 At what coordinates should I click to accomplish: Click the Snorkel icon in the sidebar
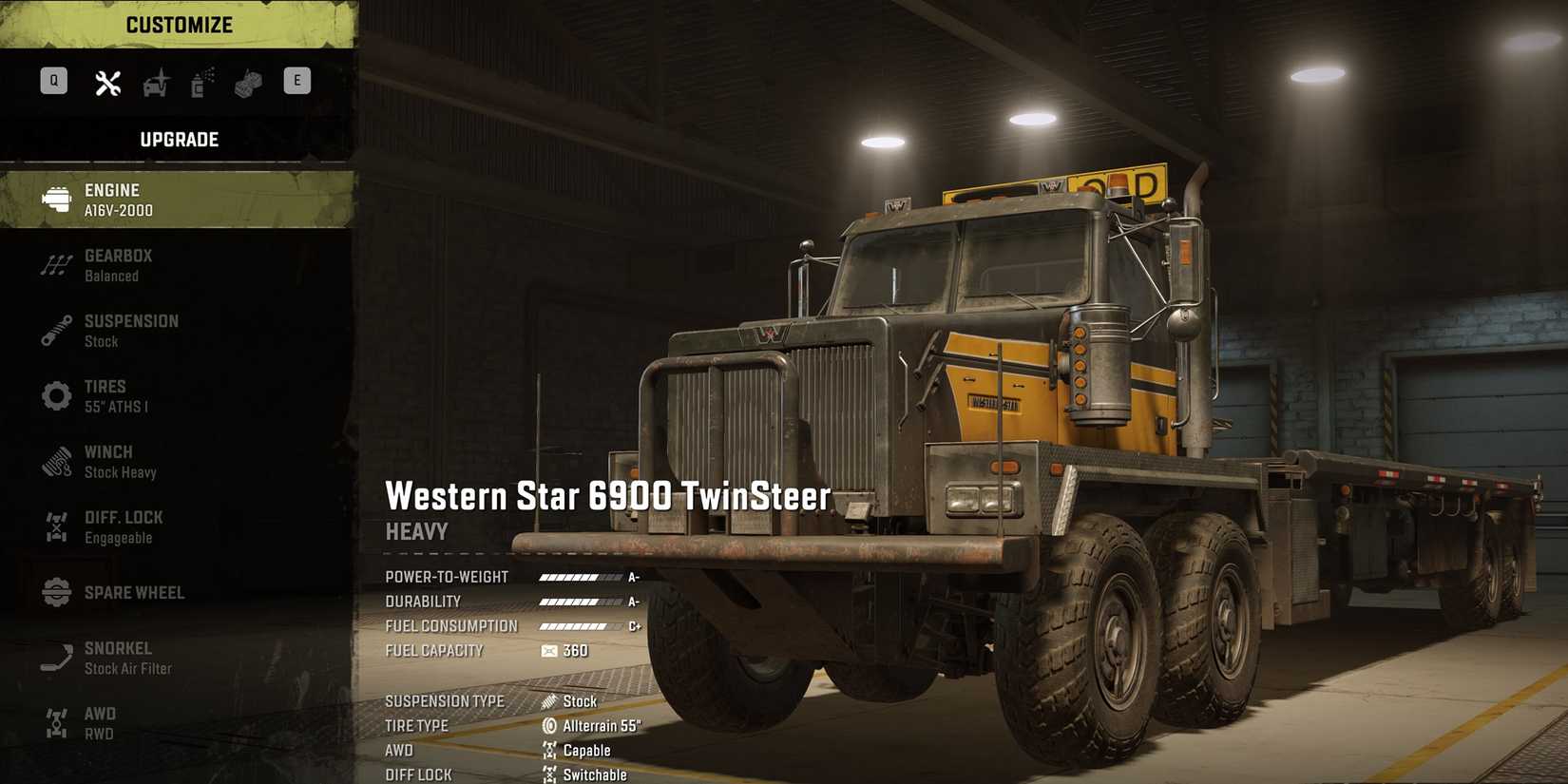(x=55, y=657)
